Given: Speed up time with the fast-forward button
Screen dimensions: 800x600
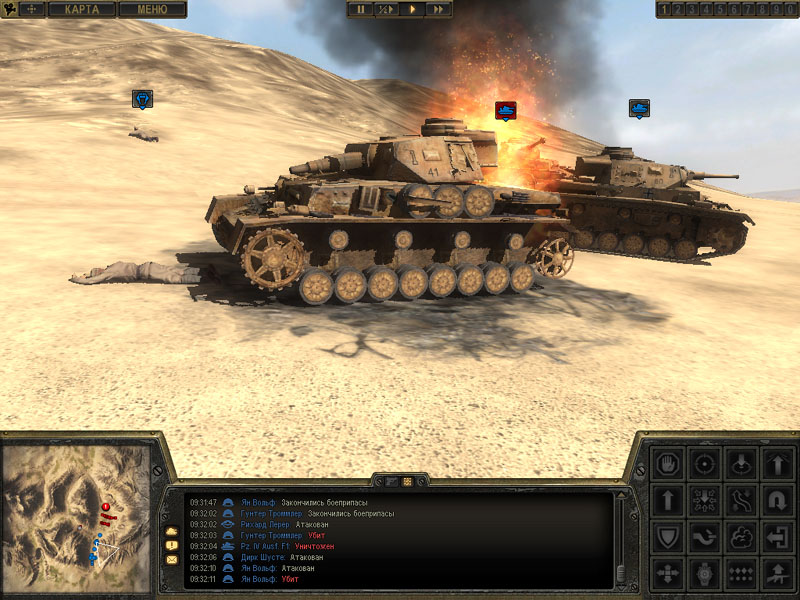Looking at the screenshot, I should point(438,9).
